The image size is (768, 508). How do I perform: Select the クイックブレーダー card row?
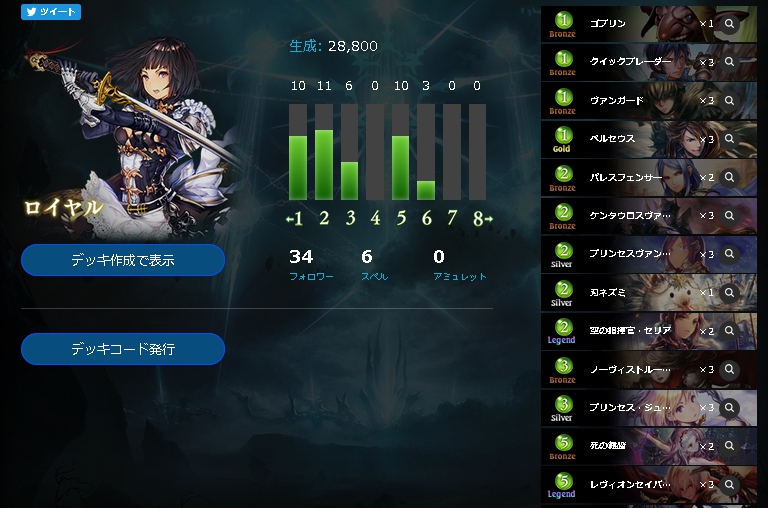pos(630,62)
